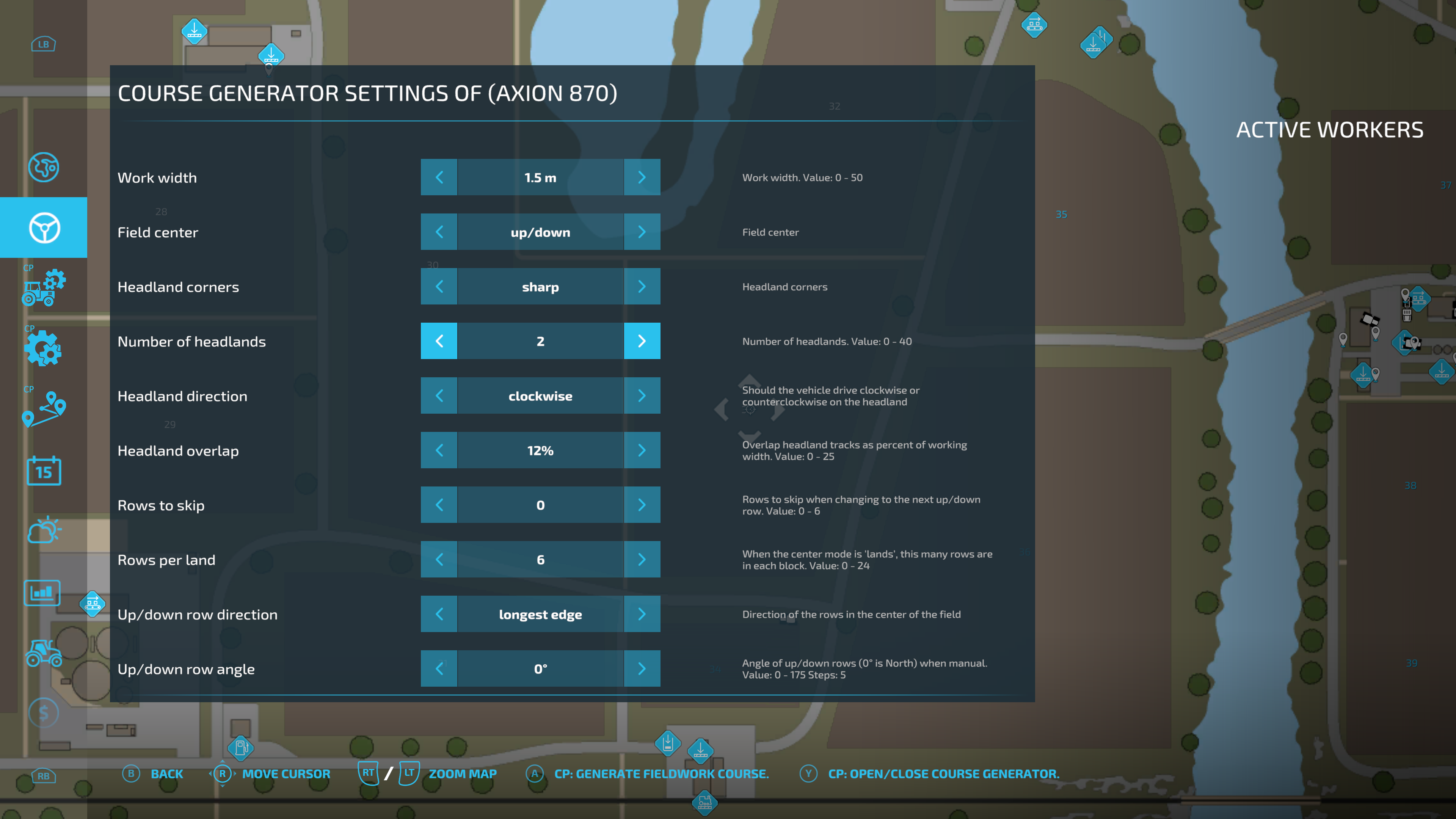Check the weather forecast icon

44,530
